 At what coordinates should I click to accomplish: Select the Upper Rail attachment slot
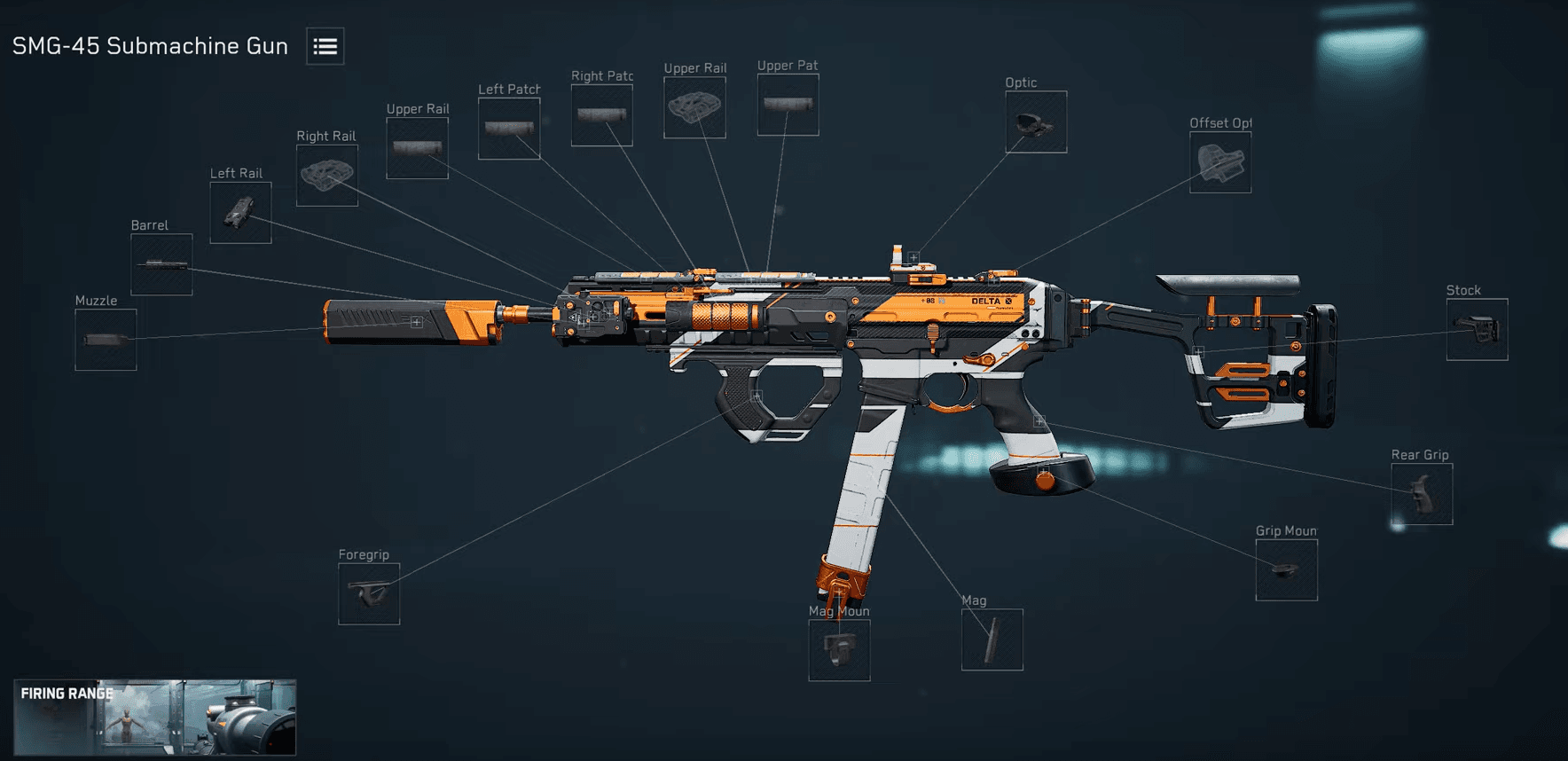click(x=417, y=147)
